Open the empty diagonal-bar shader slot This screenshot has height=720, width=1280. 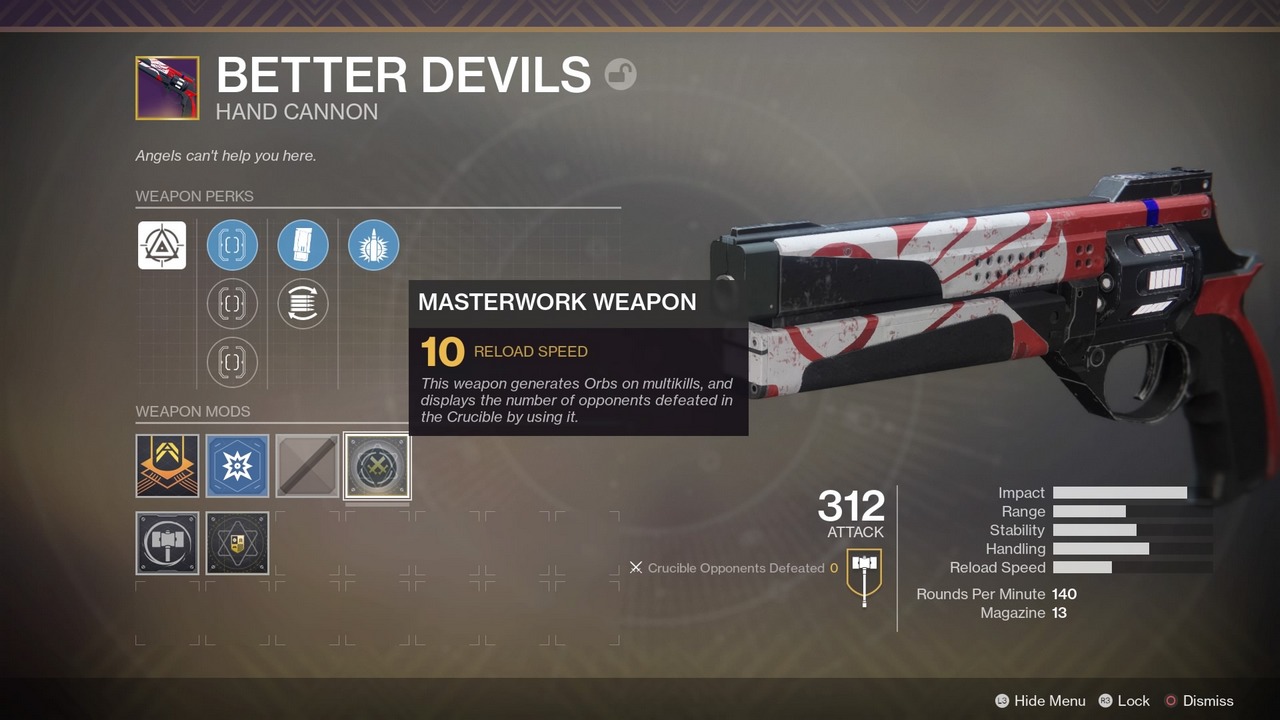(x=307, y=466)
